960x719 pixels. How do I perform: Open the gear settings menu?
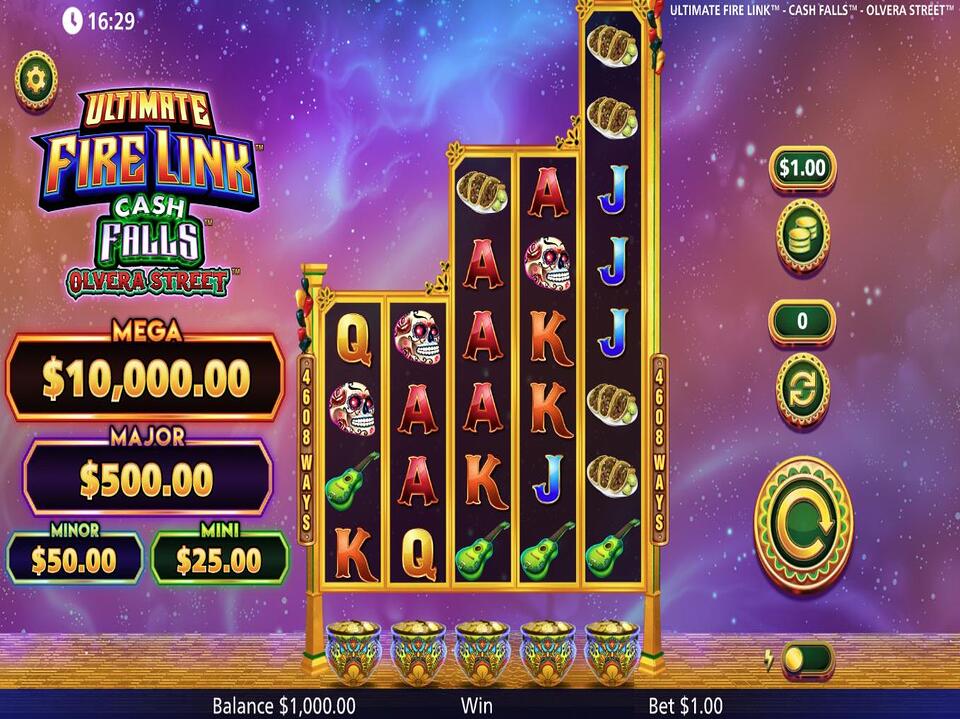pyautogui.click(x=36, y=80)
